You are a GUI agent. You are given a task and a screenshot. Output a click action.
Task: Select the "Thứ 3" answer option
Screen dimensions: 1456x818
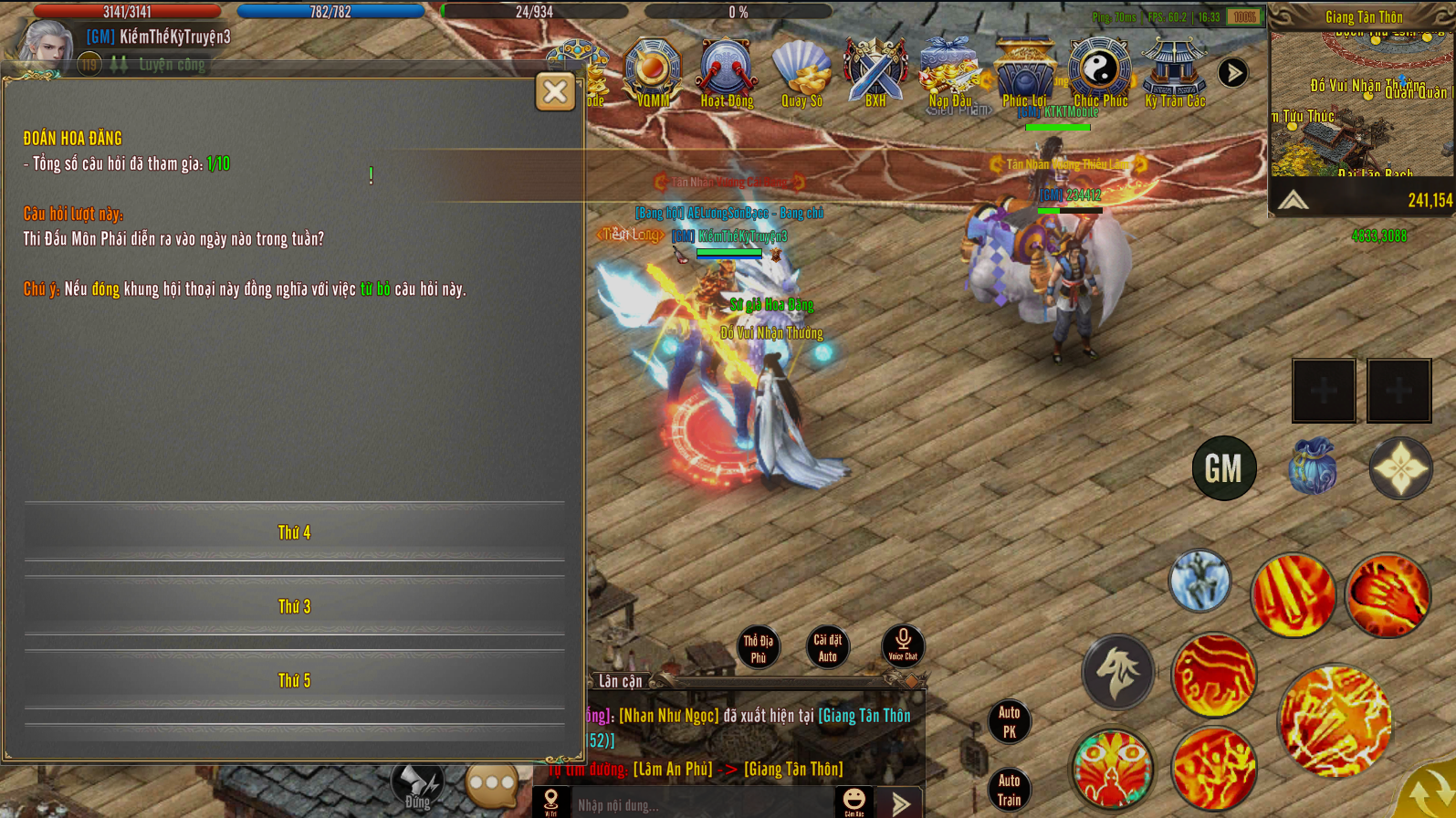[294, 606]
